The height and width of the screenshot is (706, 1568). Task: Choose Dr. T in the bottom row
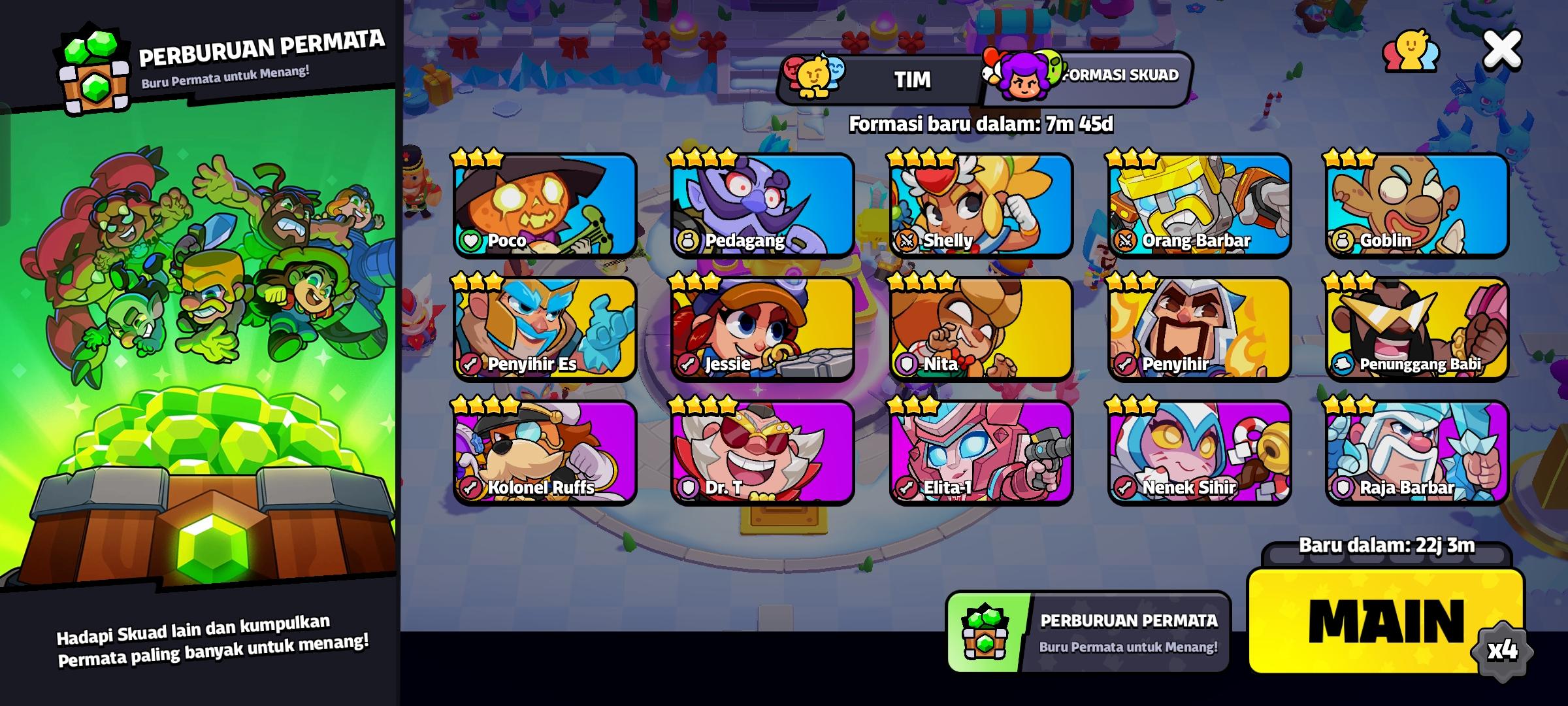point(763,453)
